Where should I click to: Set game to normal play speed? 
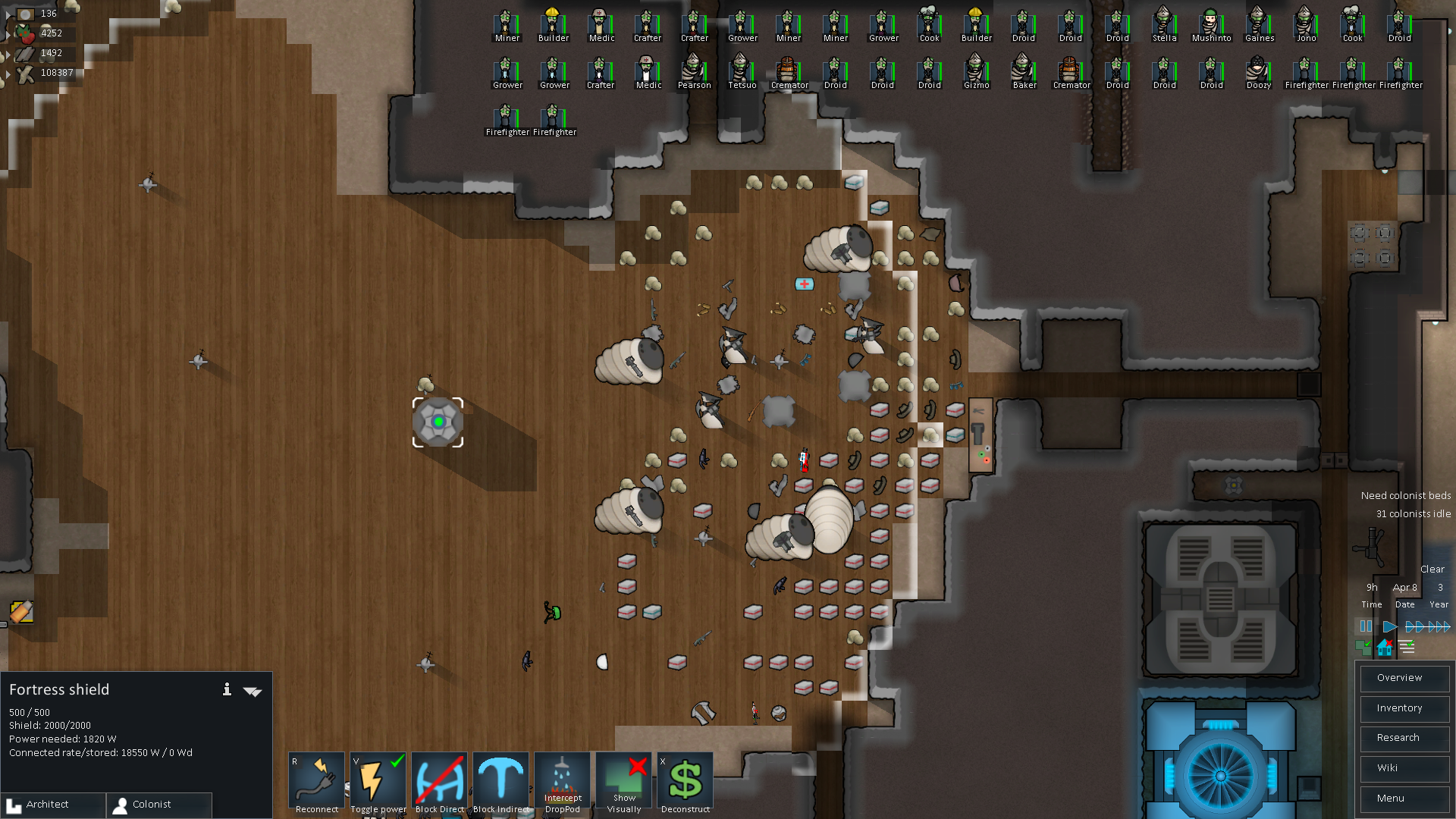[1389, 626]
